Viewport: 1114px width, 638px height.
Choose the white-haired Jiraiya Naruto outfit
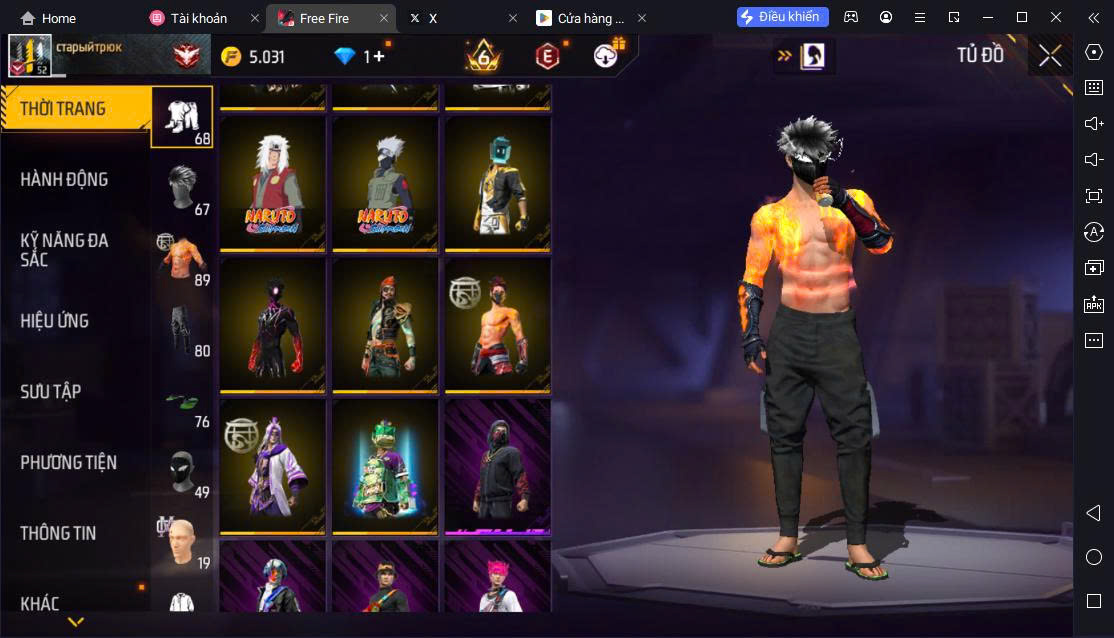[x=273, y=184]
